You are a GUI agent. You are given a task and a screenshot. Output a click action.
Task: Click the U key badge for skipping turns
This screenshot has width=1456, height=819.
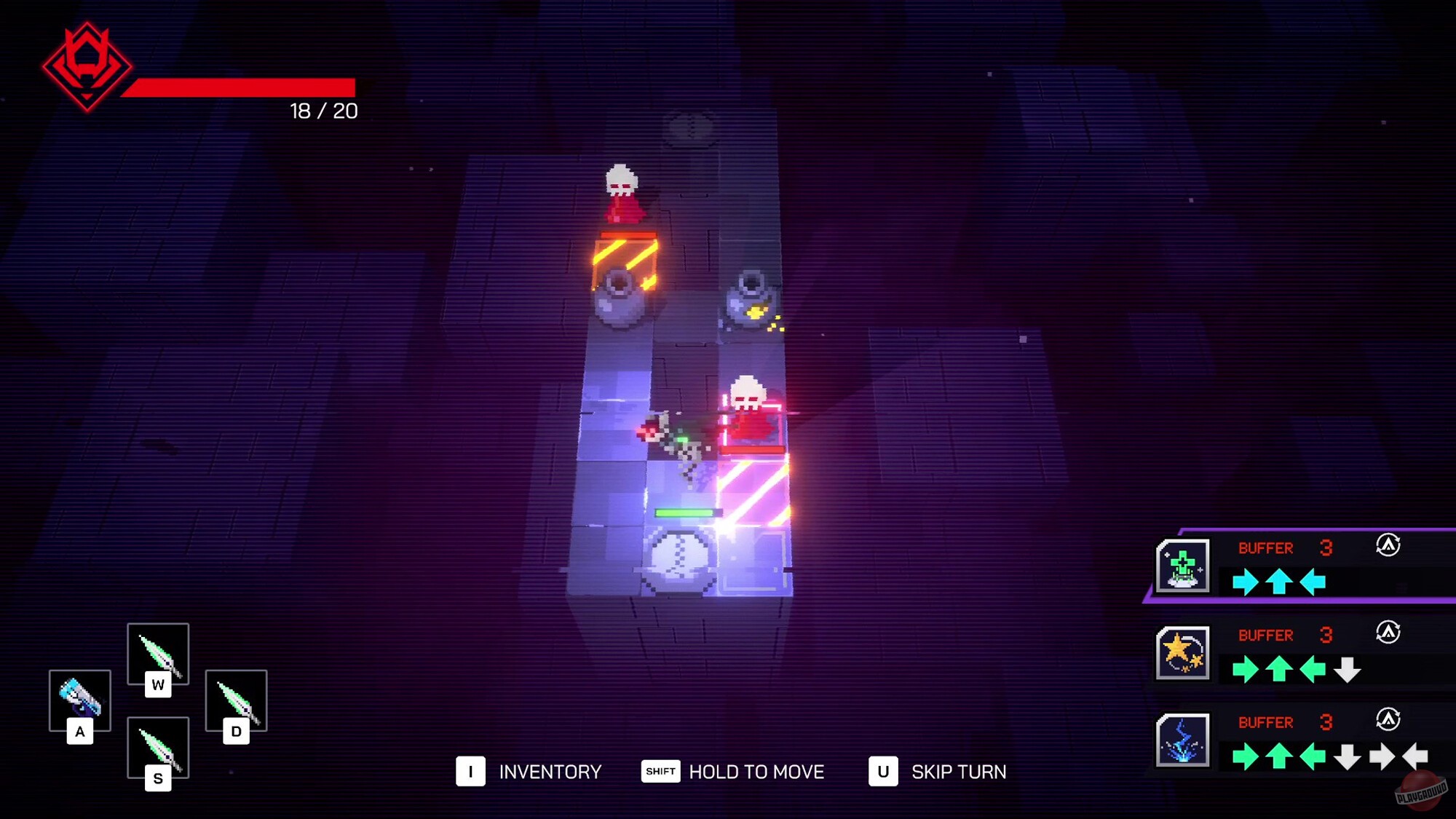[885, 771]
